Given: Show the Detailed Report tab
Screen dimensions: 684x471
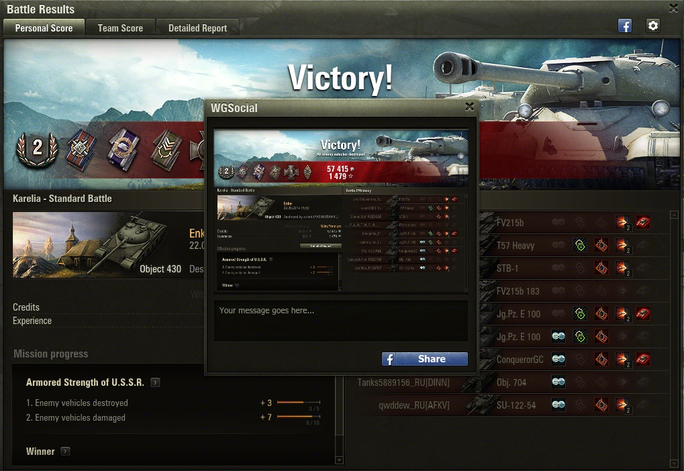Looking at the screenshot, I should 197,28.
